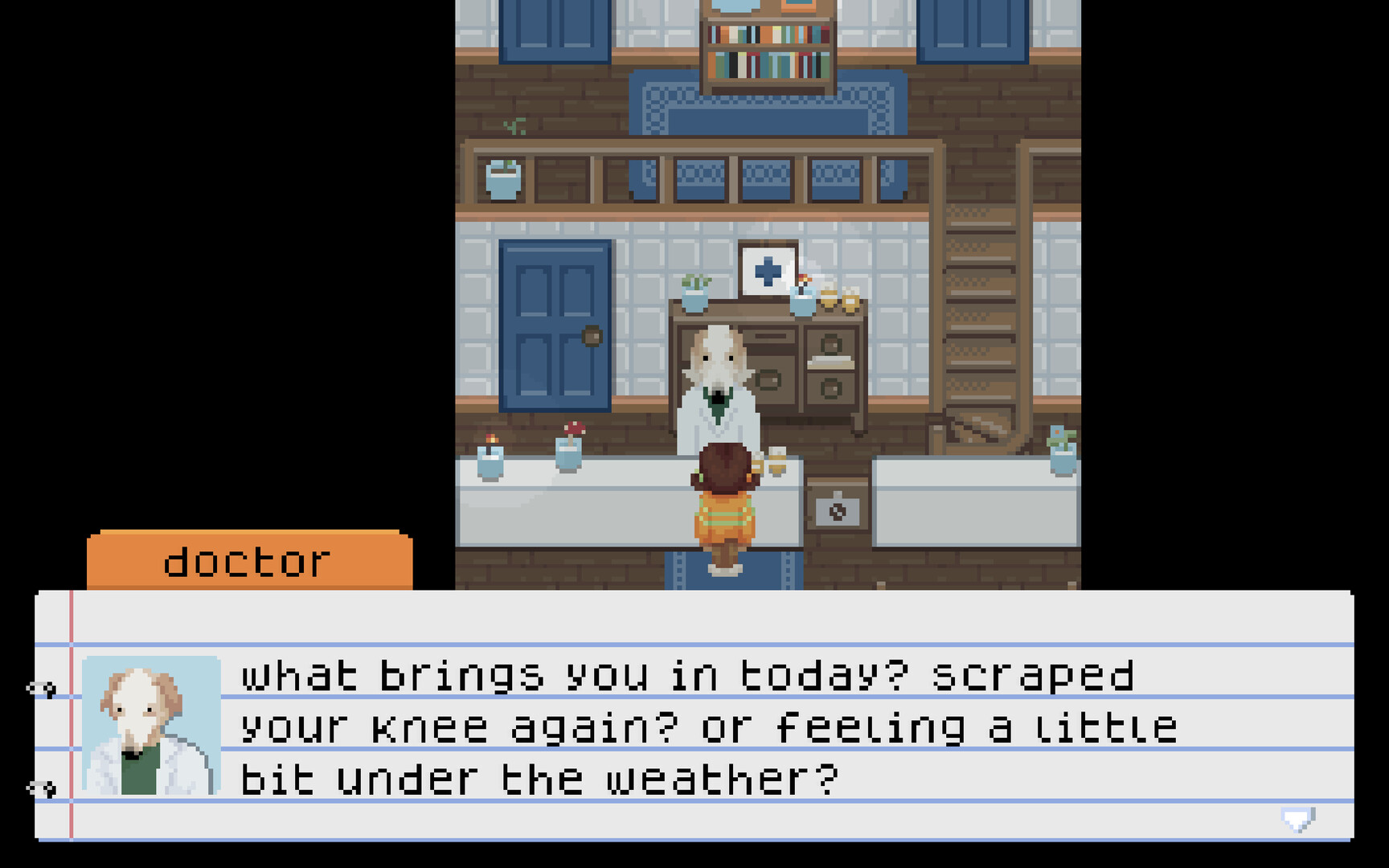Click the lower spiral ring on the notebook edge

[x=40, y=788]
